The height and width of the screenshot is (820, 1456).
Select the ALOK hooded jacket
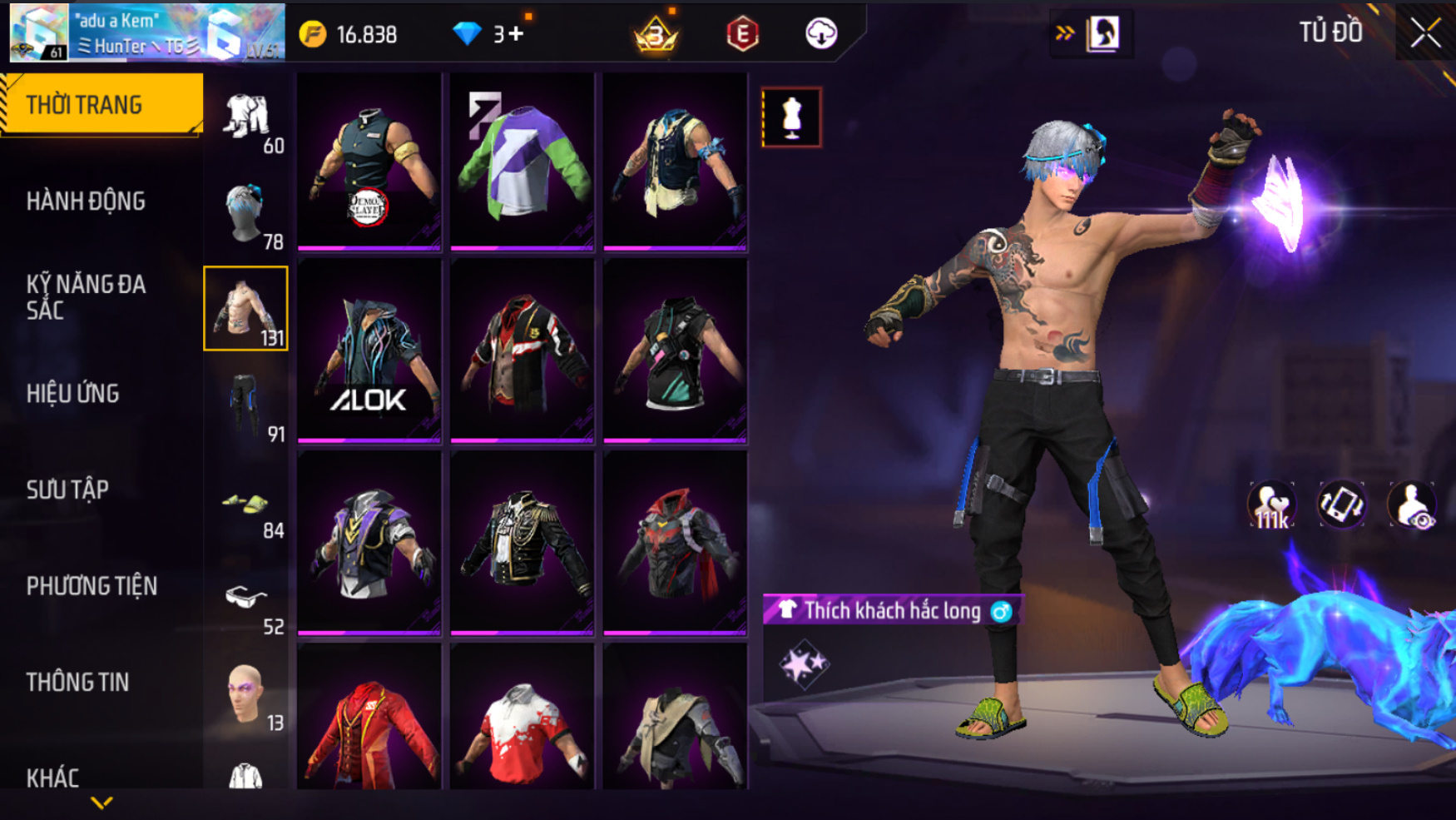tap(369, 351)
